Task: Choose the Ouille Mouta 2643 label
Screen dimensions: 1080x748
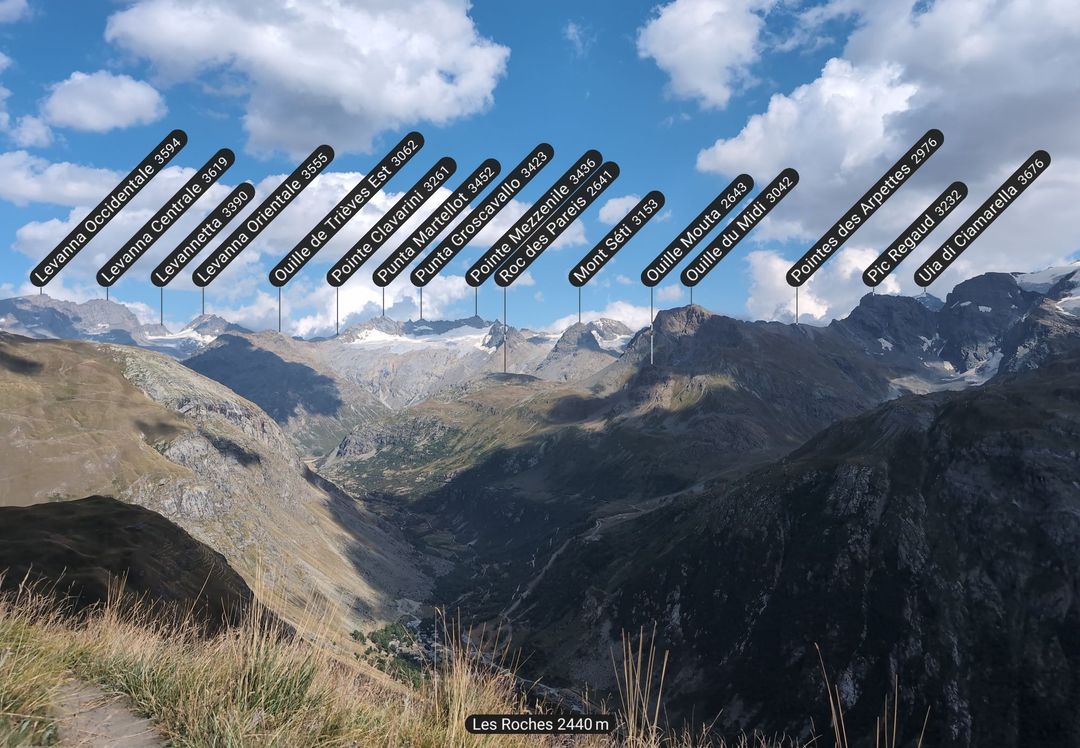Action: (x=697, y=230)
